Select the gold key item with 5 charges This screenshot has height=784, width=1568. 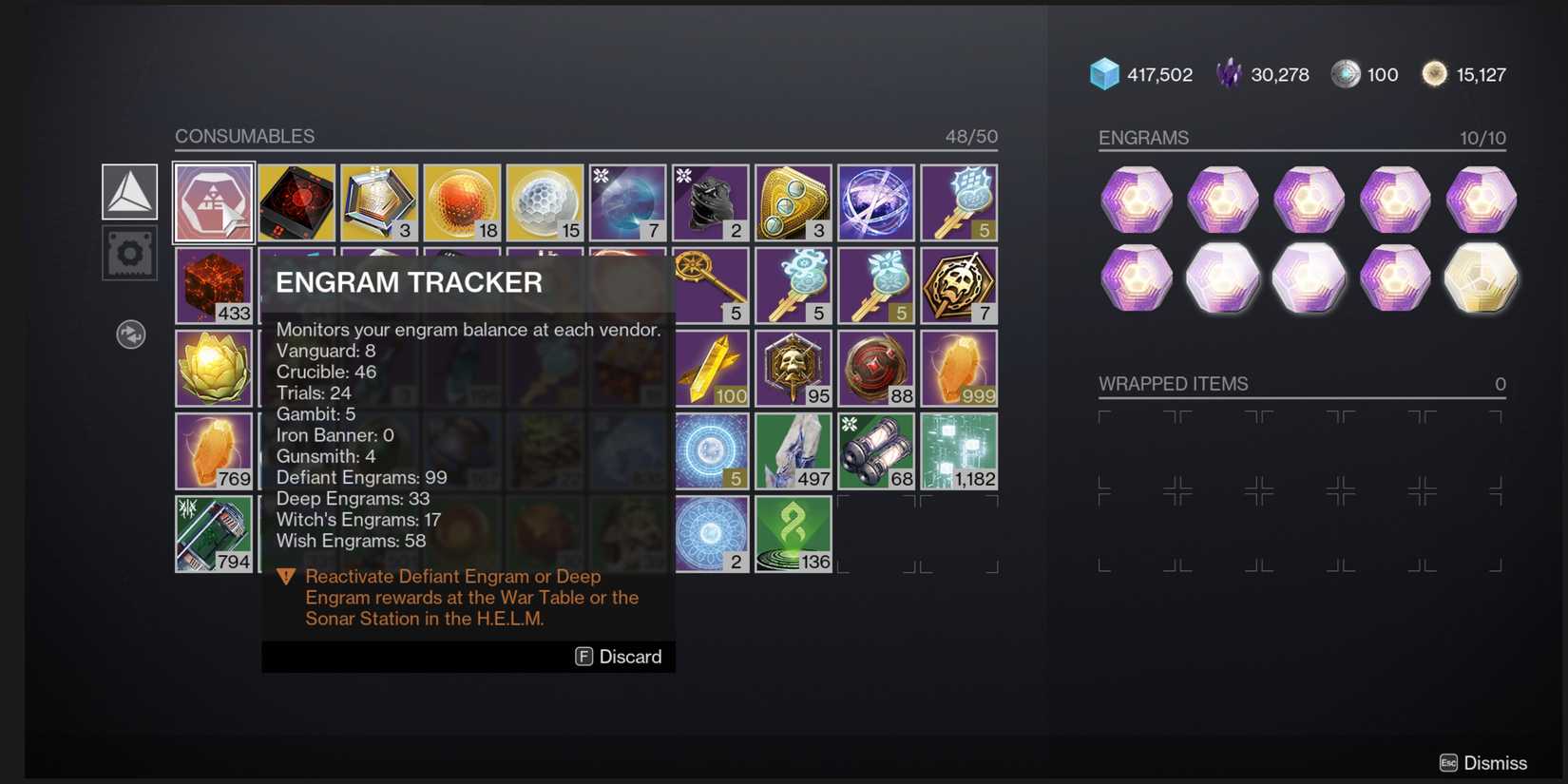pyautogui.click(x=711, y=285)
